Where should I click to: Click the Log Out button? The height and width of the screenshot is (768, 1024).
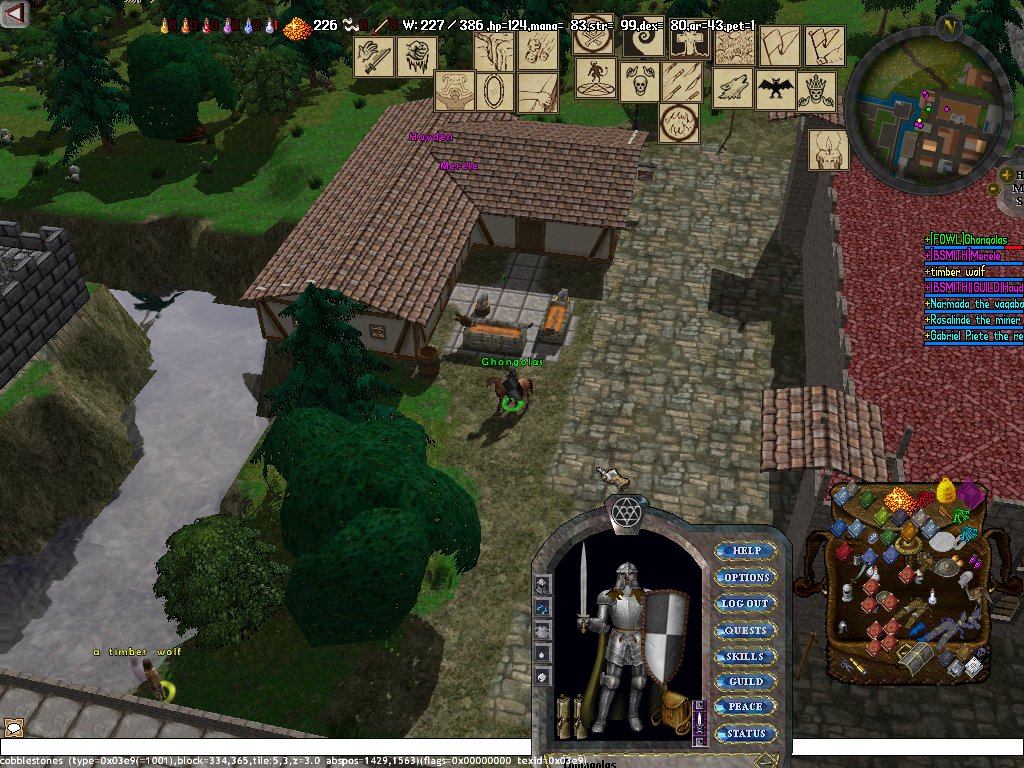coord(746,604)
